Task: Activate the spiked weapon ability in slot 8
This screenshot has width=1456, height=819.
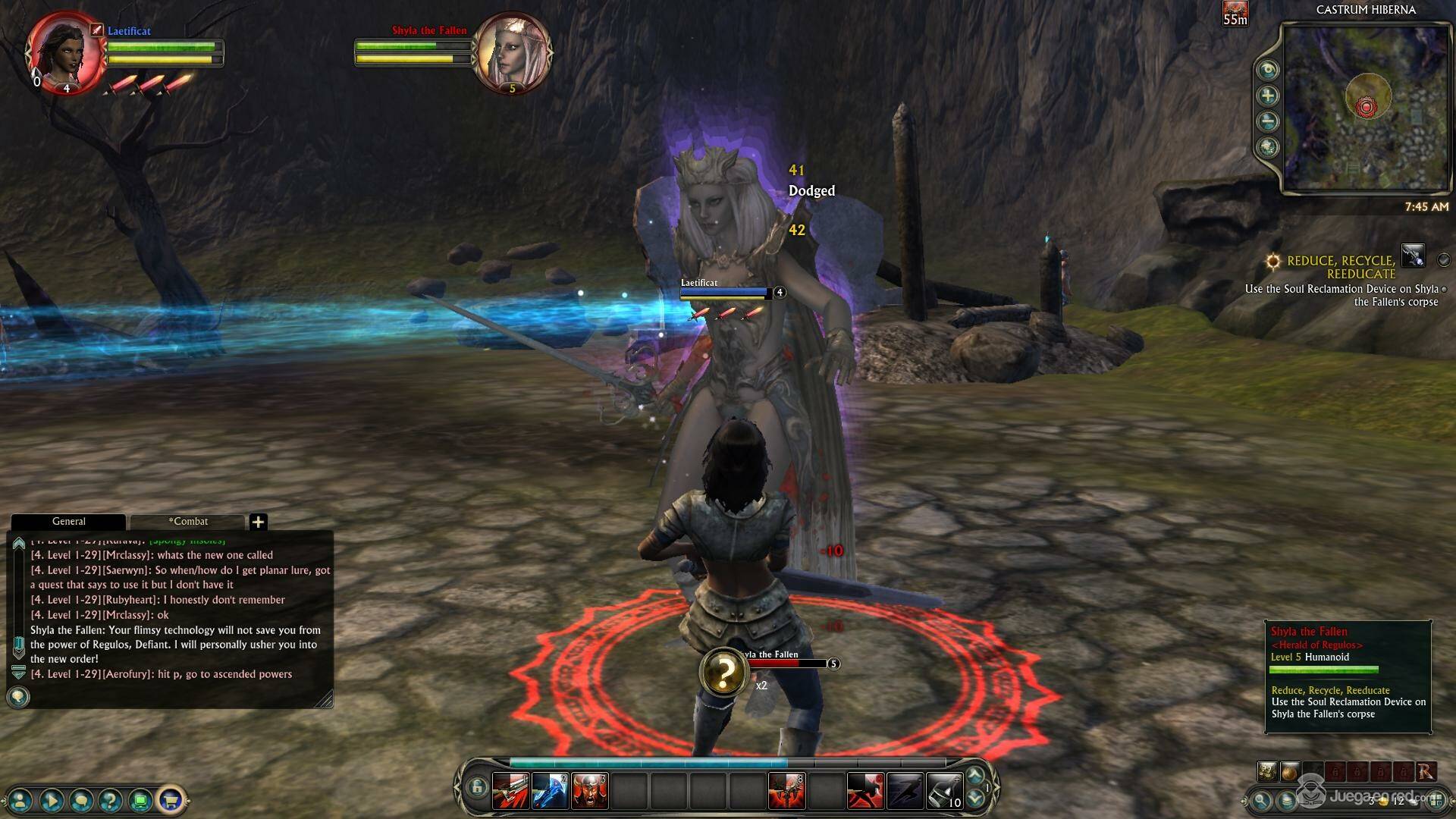Action: (786, 791)
